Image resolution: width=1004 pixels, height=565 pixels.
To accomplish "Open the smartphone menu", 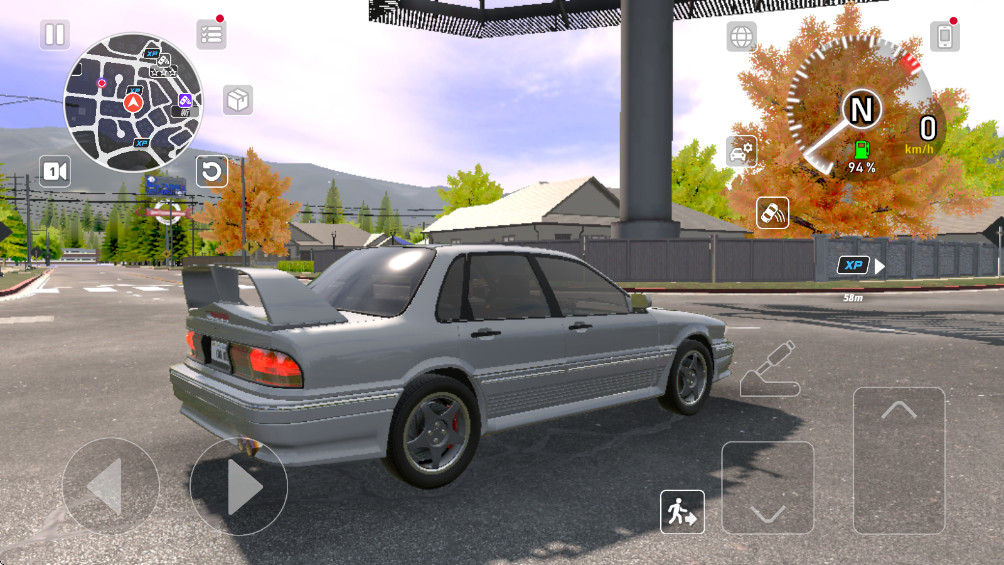I will (x=944, y=37).
